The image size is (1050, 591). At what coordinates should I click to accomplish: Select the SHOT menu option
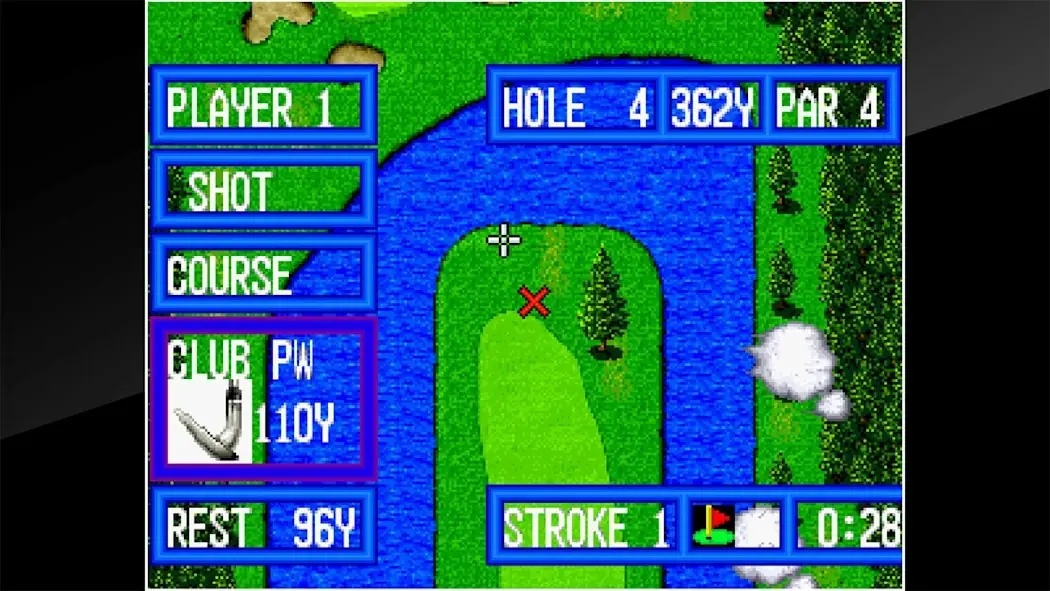(262, 190)
